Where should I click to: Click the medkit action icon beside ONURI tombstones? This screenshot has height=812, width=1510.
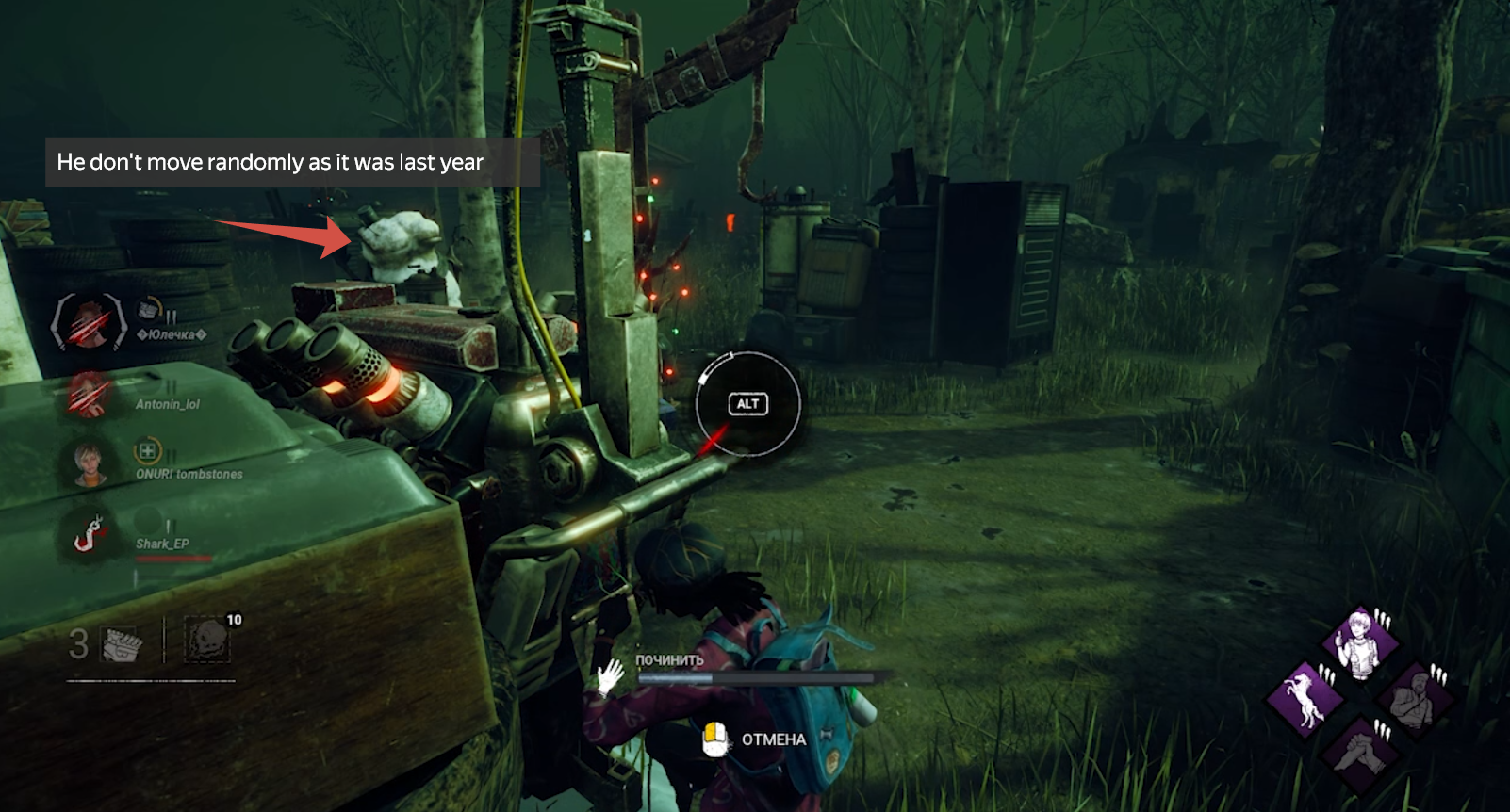[x=147, y=451]
